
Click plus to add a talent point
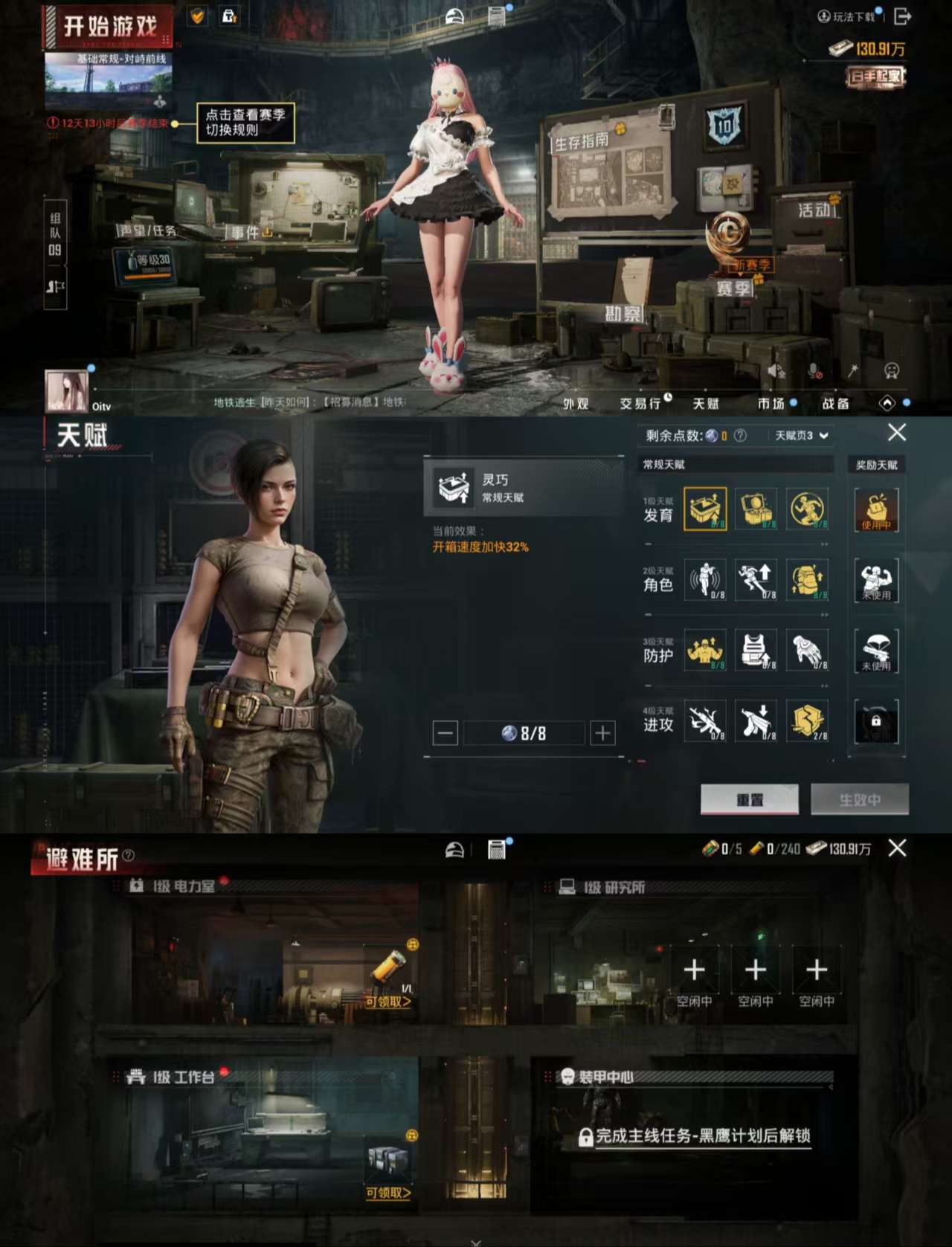(601, 732)
